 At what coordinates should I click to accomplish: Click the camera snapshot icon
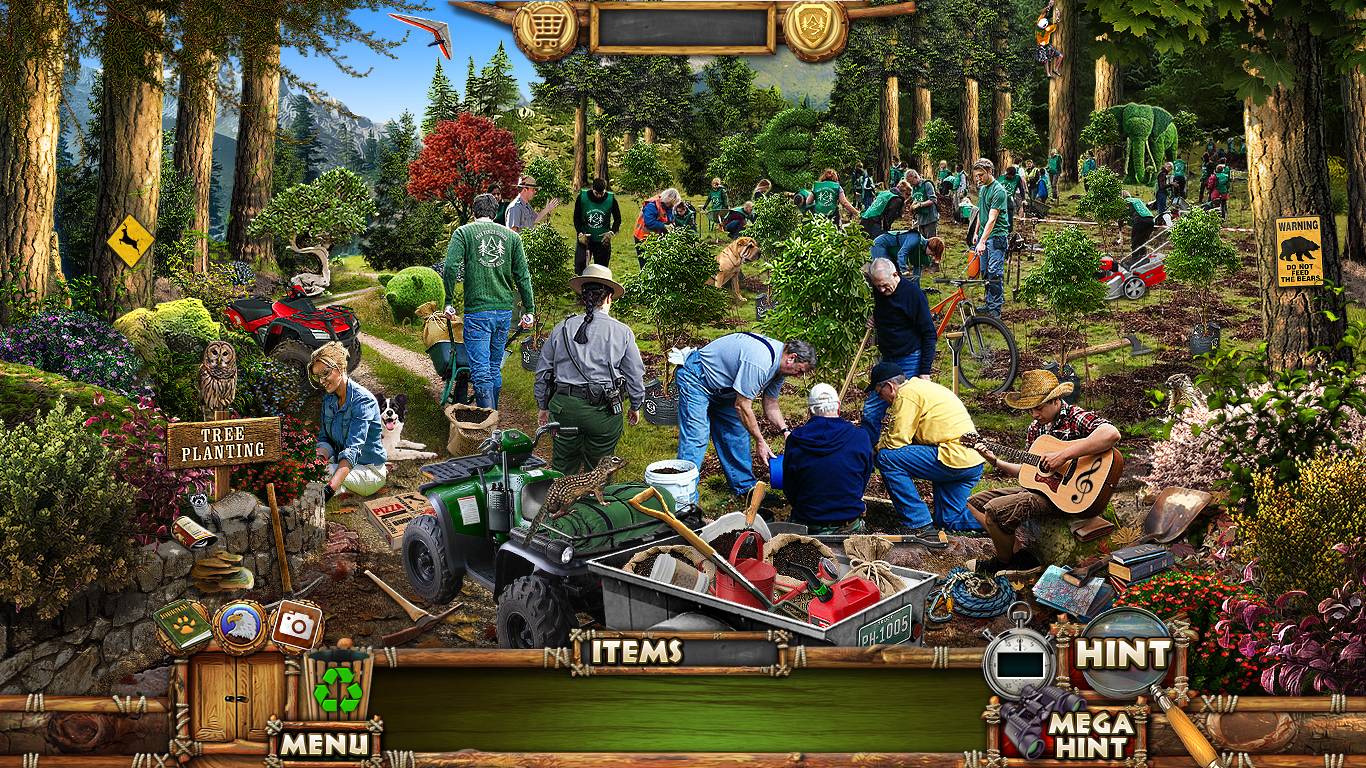pos(295,625)
